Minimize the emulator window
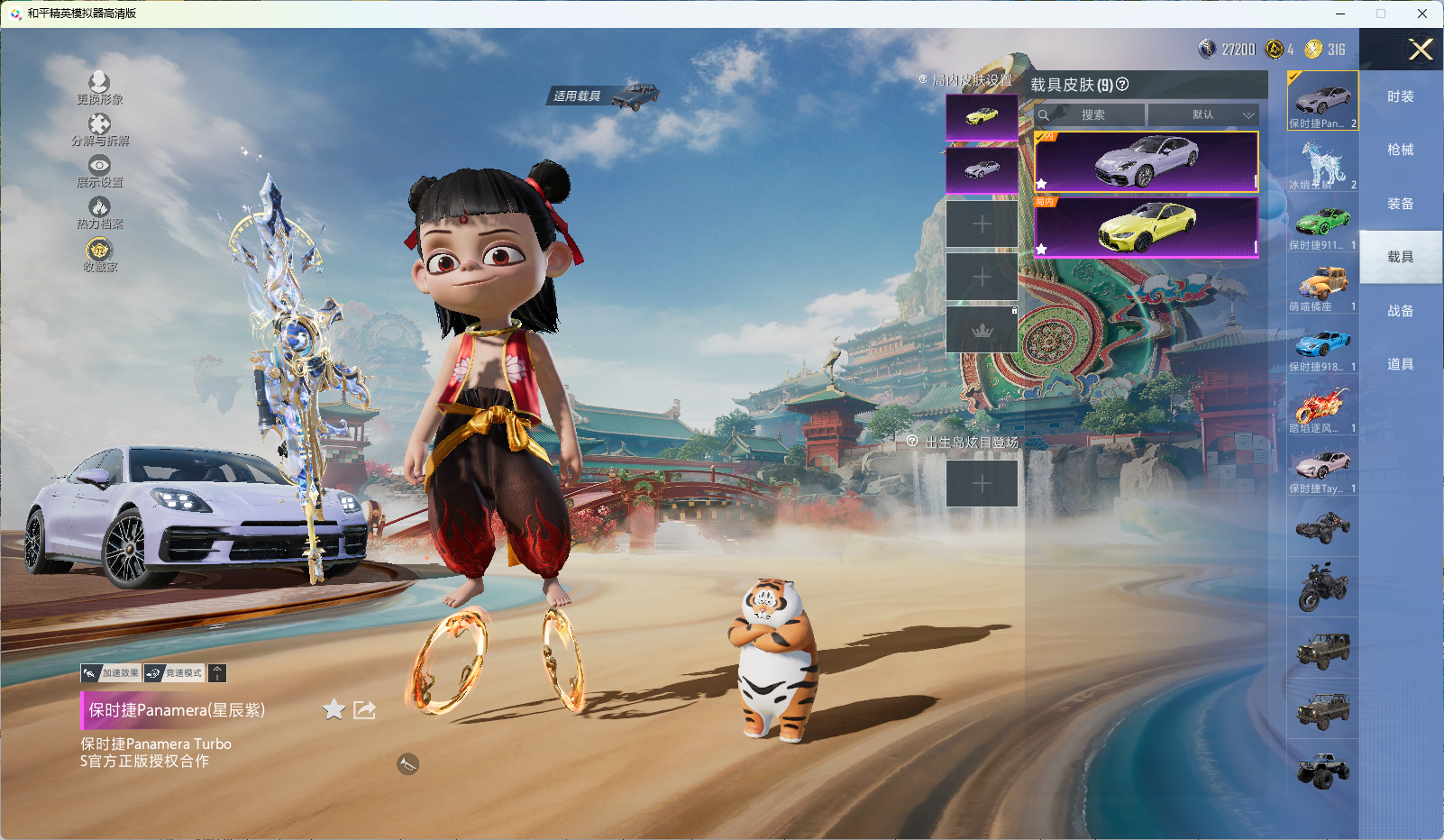 click(1340, 14)
